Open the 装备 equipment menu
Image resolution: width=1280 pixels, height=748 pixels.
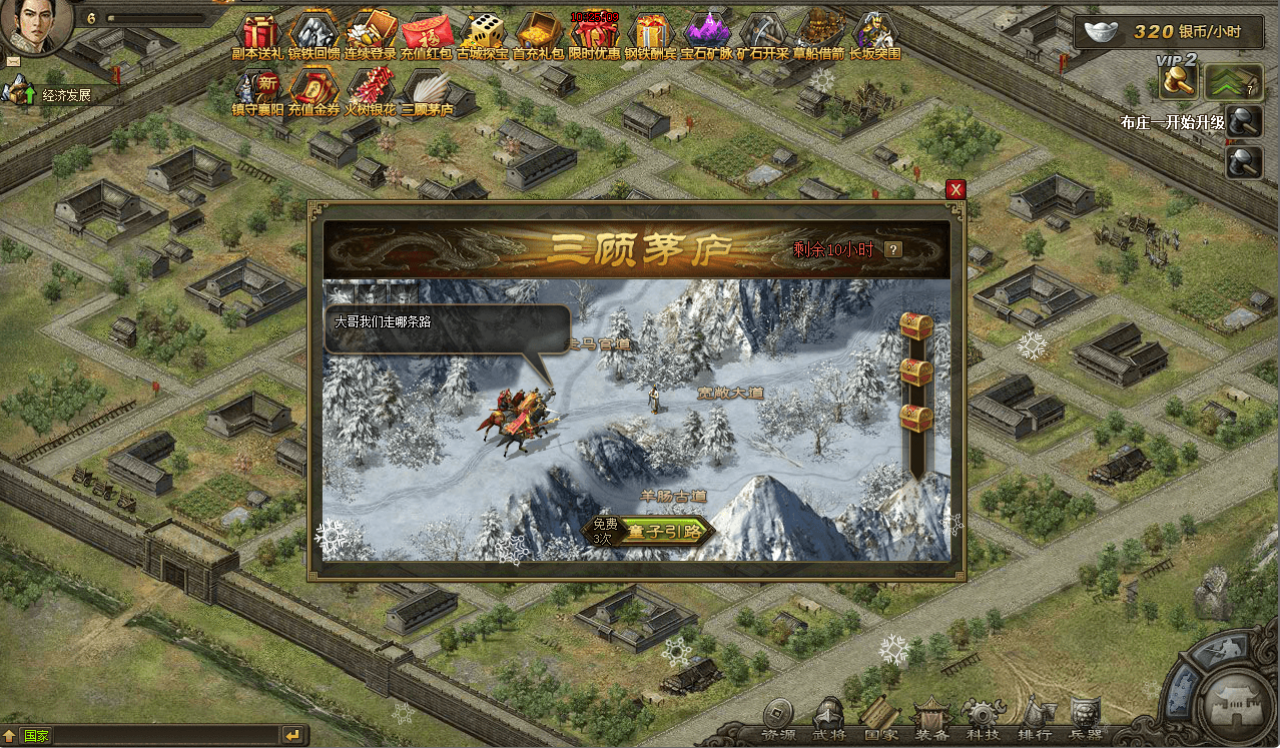click(931, 718)
